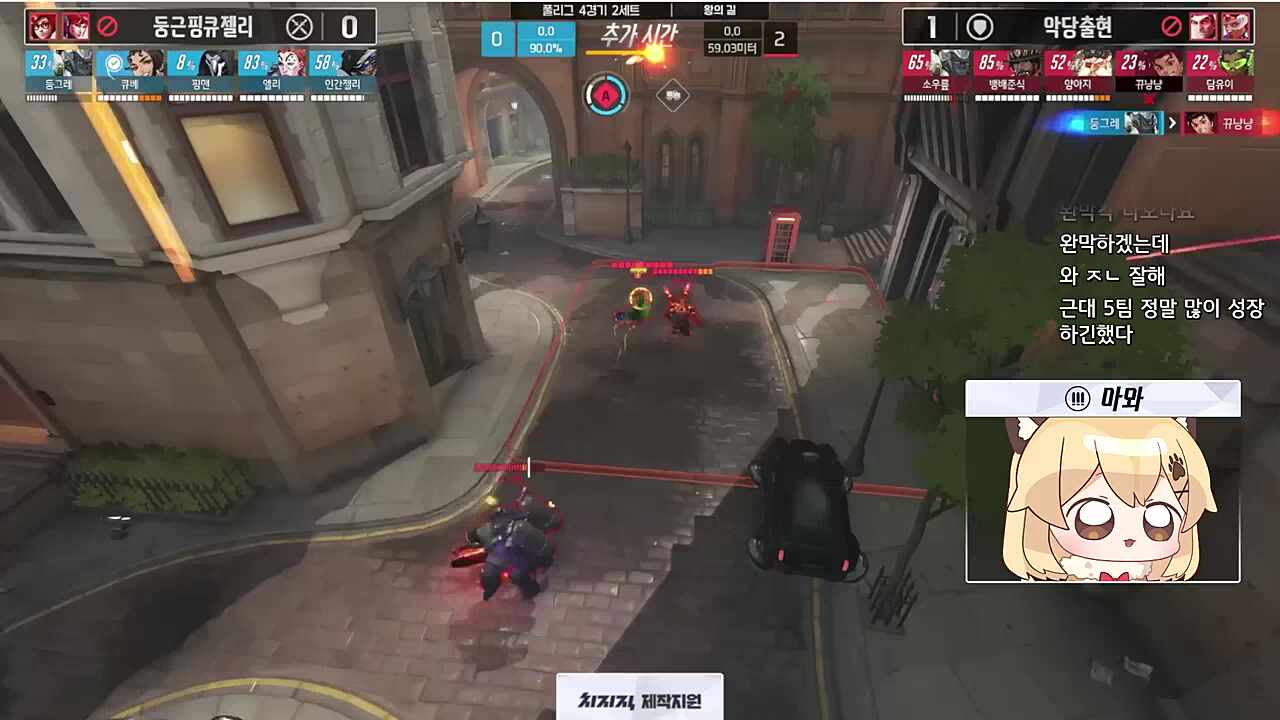Click the 마와 streamer avatar panel
1280x720 pixels.
point(1102,481)
